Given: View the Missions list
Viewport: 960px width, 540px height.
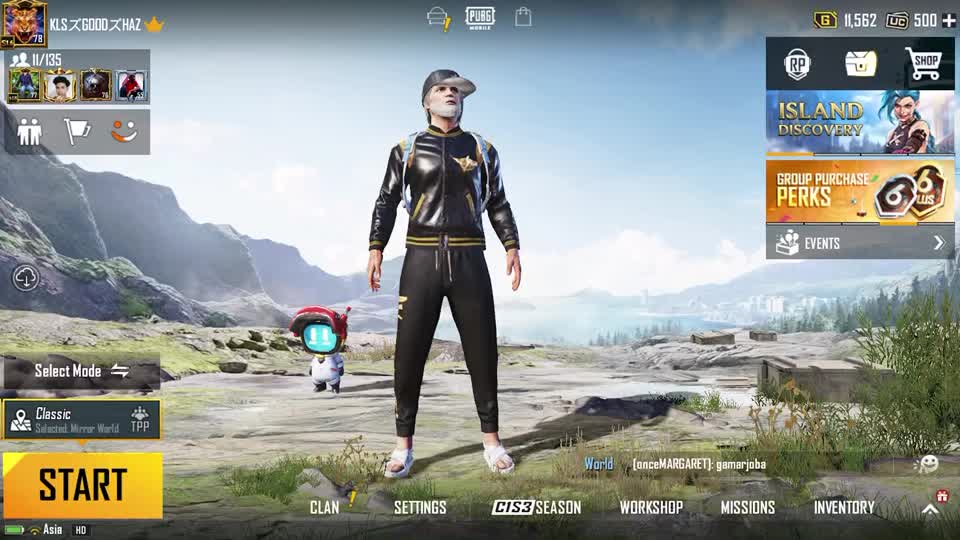Looking at the screenshot, I should [x=748, y=507].
